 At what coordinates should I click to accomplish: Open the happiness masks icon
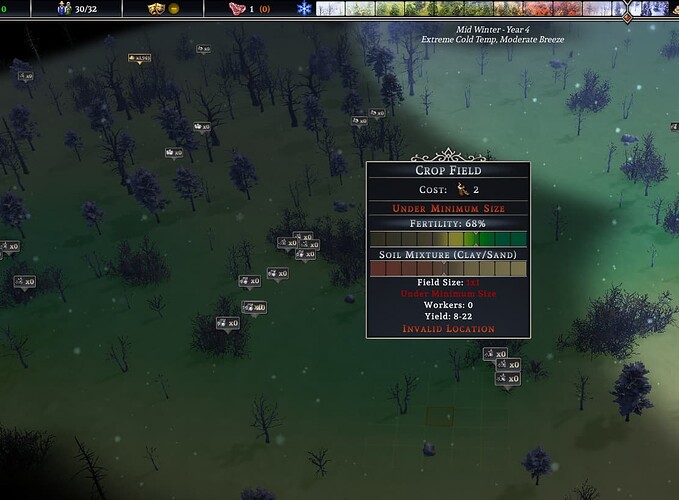(x=155, y=9)
